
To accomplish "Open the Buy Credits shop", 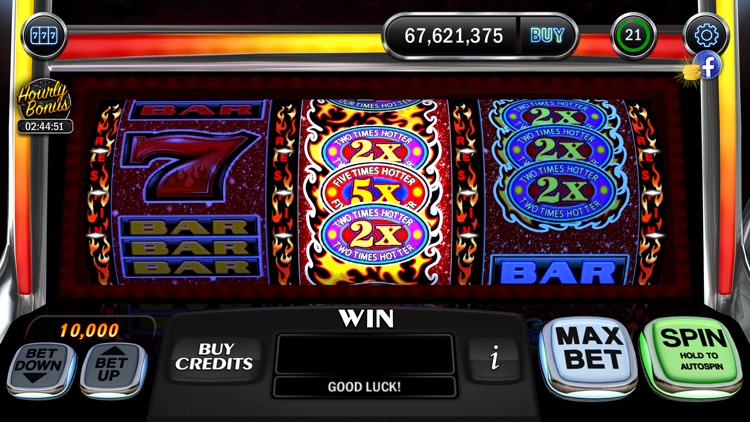I will [x=215, y=357].
